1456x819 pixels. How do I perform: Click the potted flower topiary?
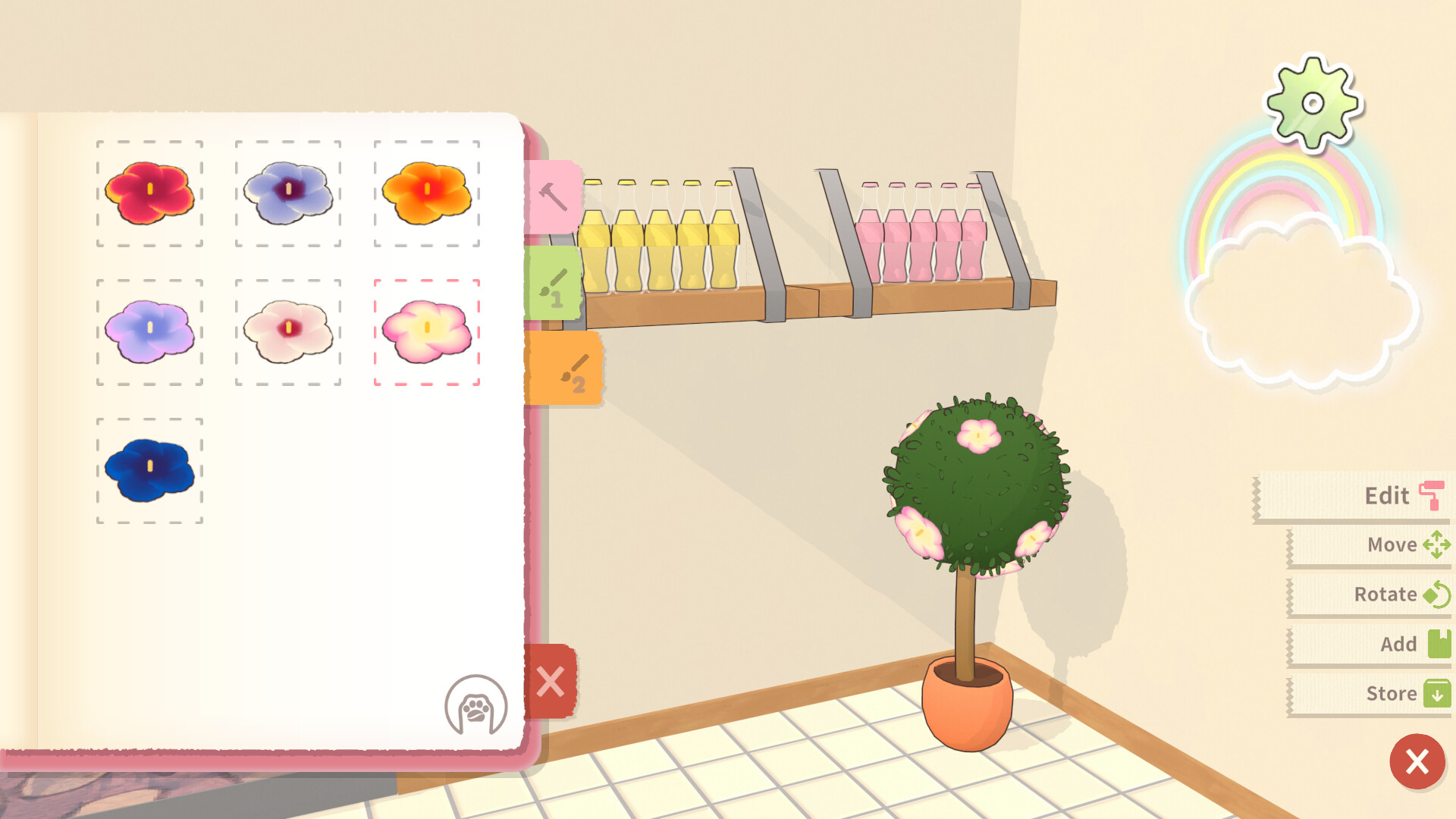(x=974, y=491)
